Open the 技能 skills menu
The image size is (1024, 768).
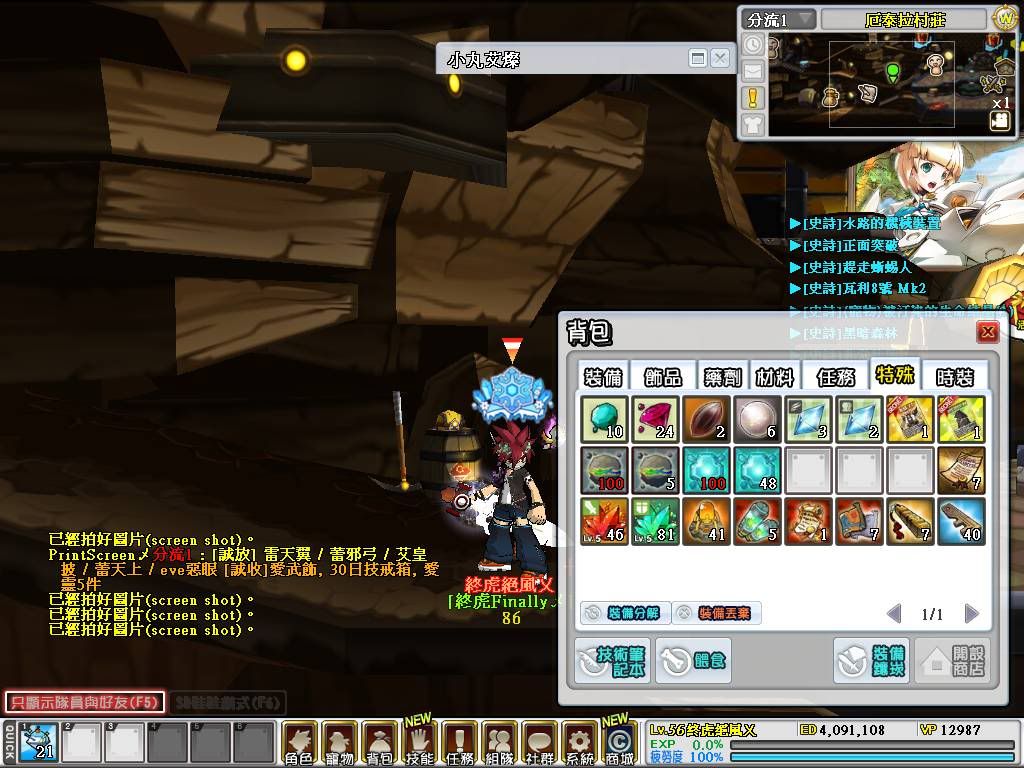420,743
